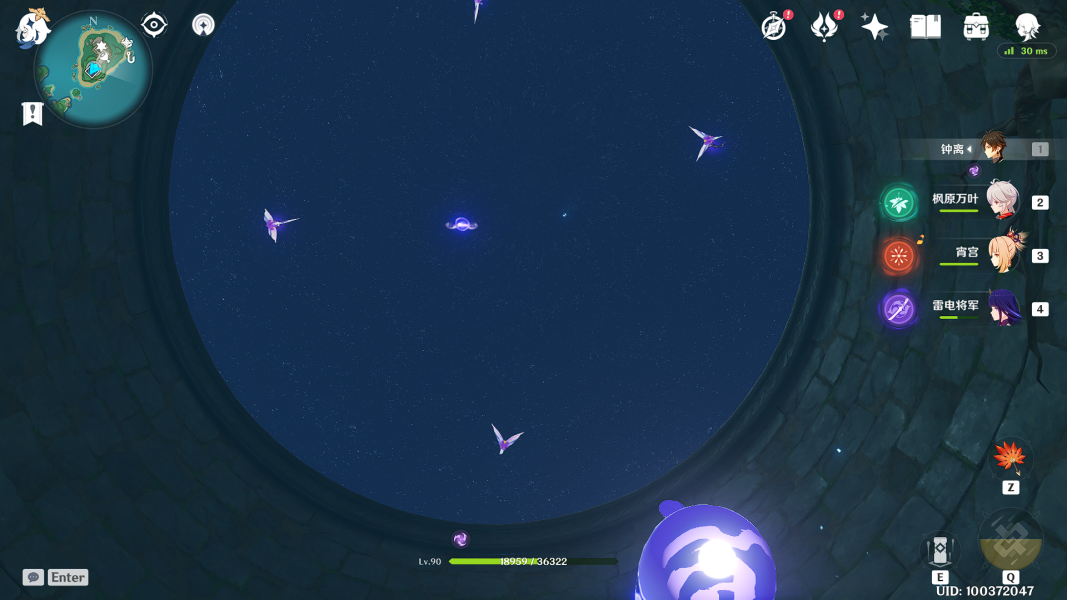Activate Zhongli's elemental skill icon
The width and height of the screenshot is (1067, 600).
point(940,549)
